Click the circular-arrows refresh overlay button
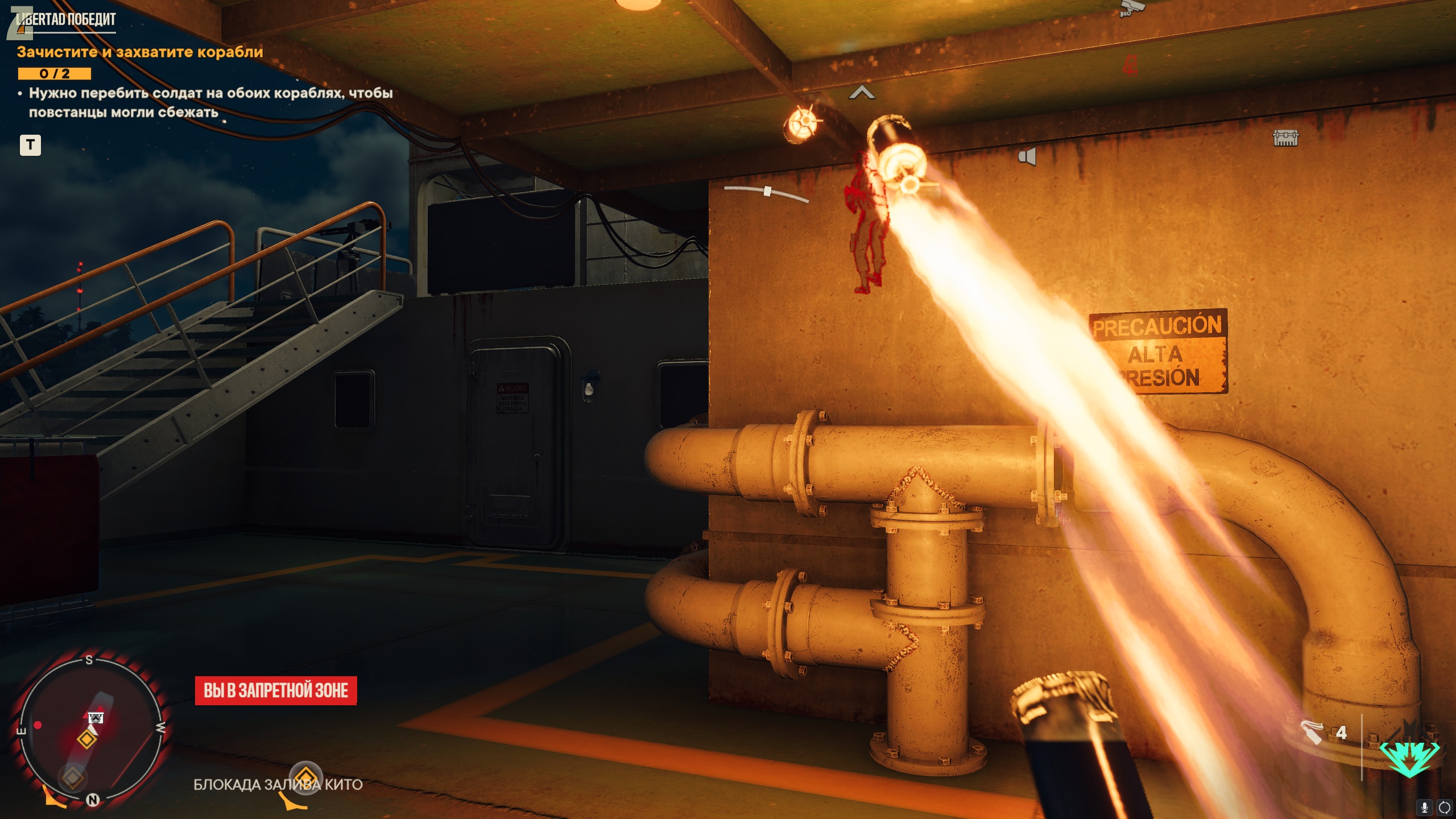The height and width of the screenshot is (819, 1456). click(1444, 807)
